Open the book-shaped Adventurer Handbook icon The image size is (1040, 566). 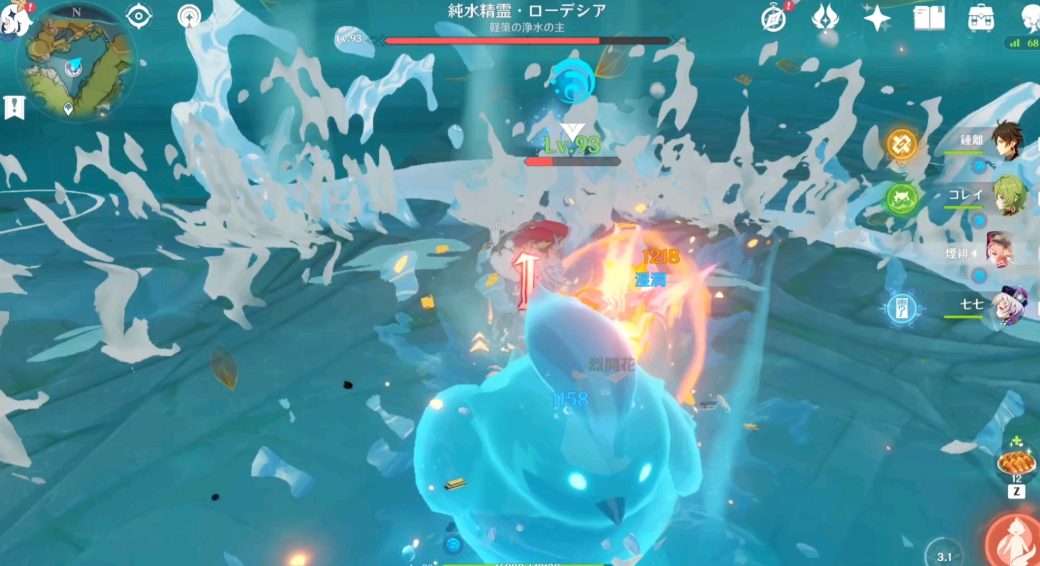pos(929,17)
